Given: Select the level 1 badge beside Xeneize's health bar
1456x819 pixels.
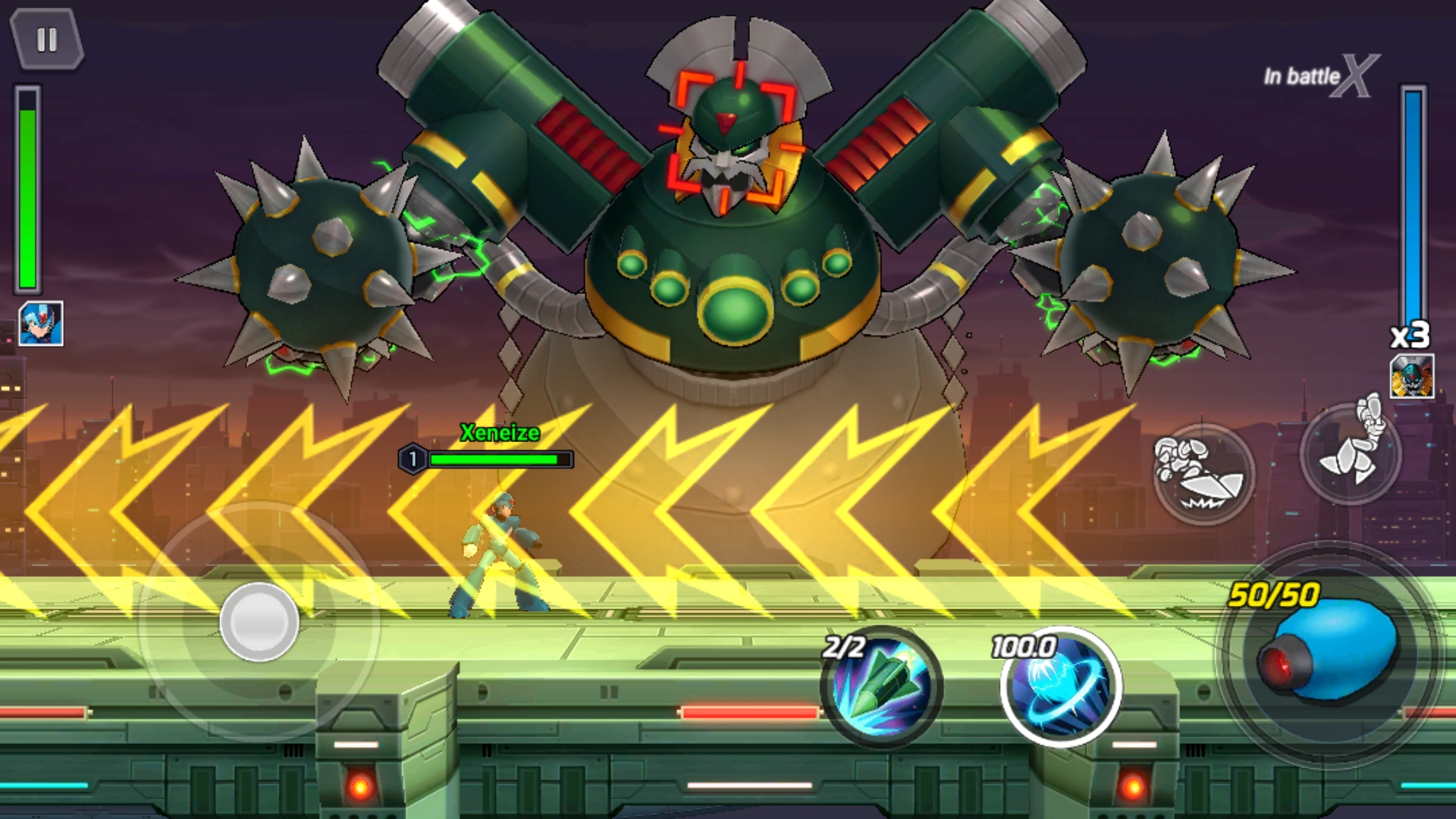Looking at the screenshot, I should coord(413,458).
